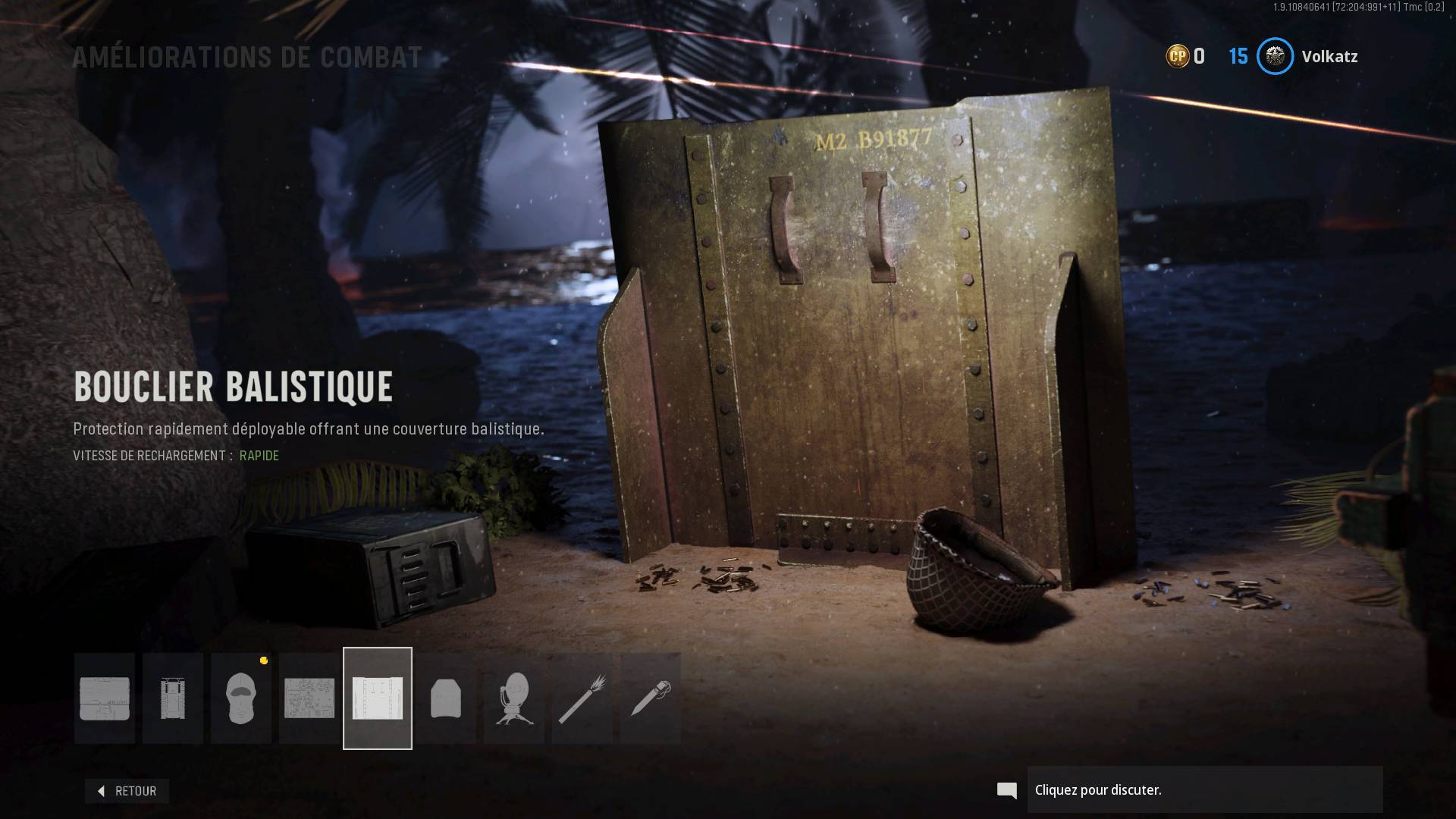Open the Volkatz player emblem
Image resolution: width=1456 pixels, height=819 pixels.
pyautogui.click(x=1276, y=56)
